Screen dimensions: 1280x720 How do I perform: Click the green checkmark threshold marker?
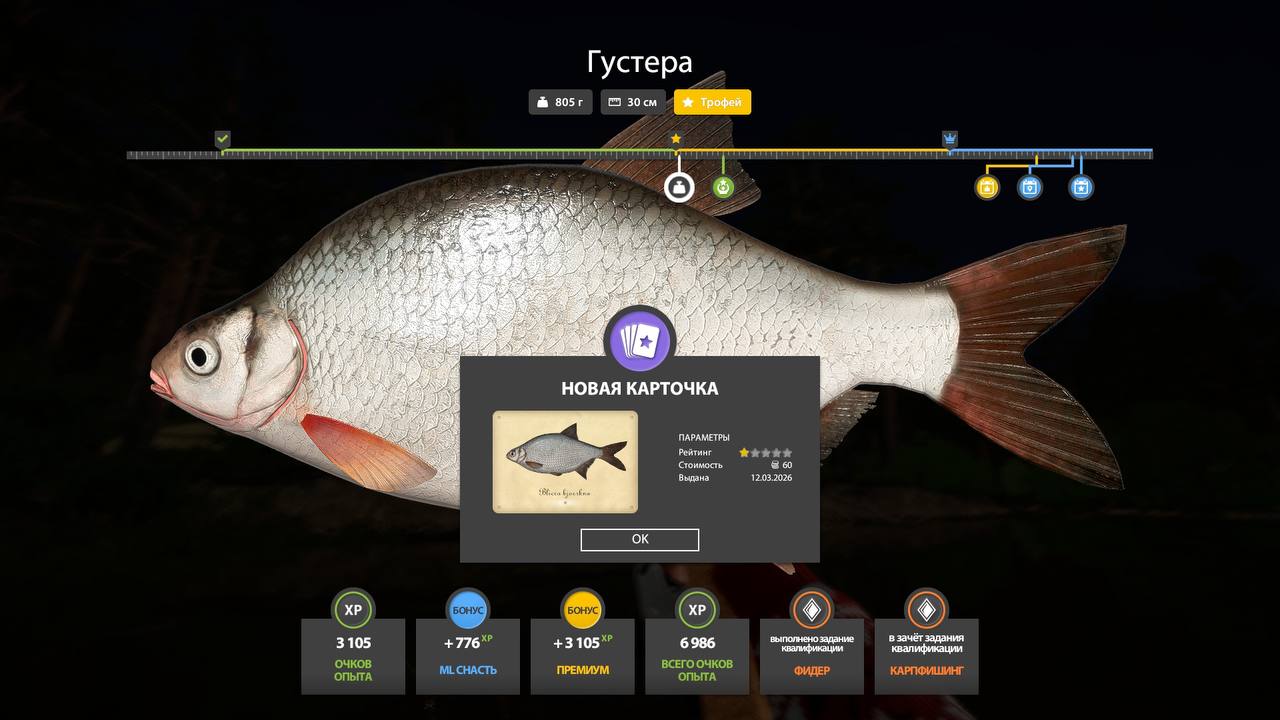(222, 139)
